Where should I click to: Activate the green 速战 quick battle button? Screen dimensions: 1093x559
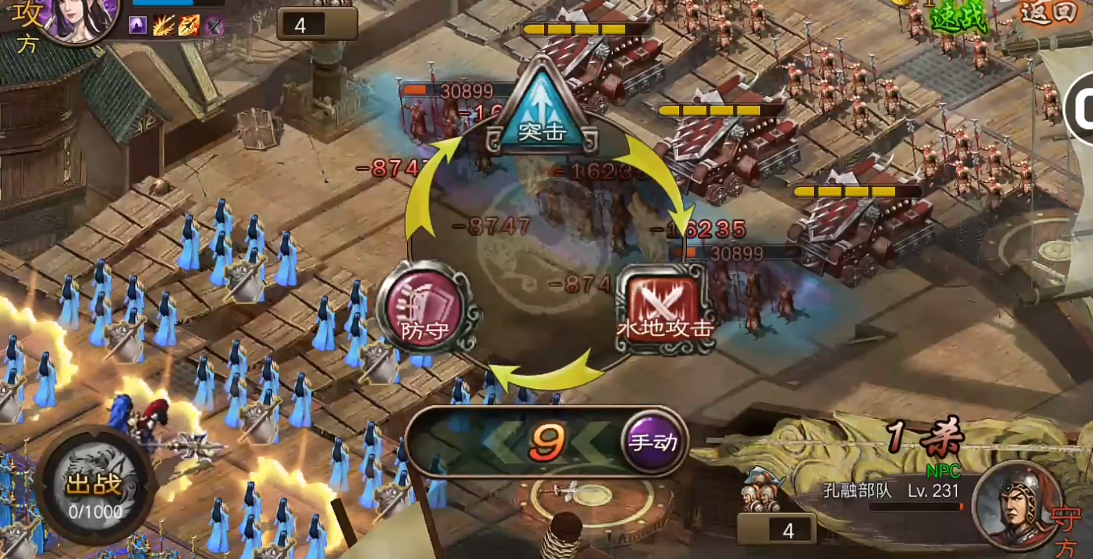point(958,17)
